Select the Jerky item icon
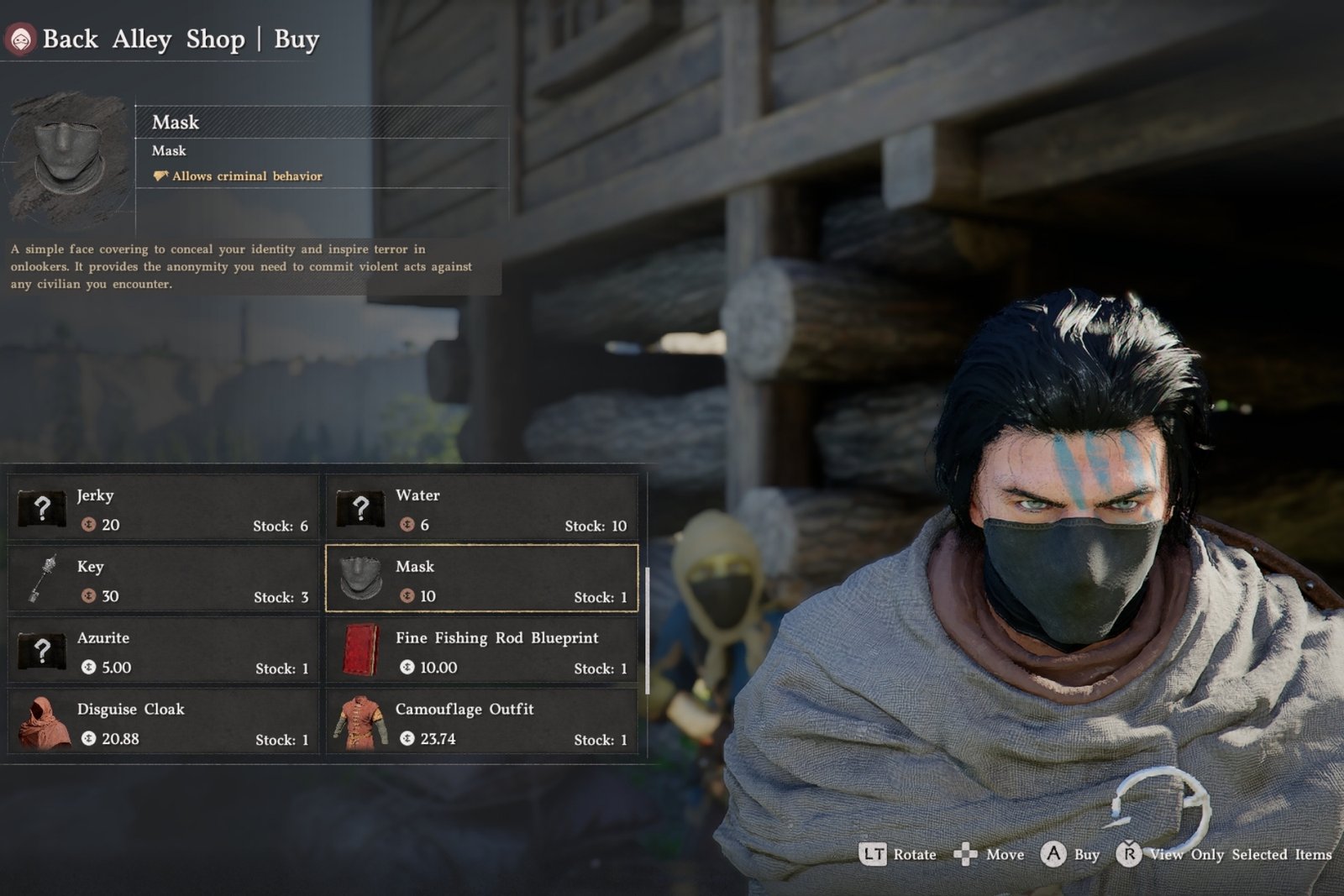Viewport: 1344px width, 896px height. [41, 508]
